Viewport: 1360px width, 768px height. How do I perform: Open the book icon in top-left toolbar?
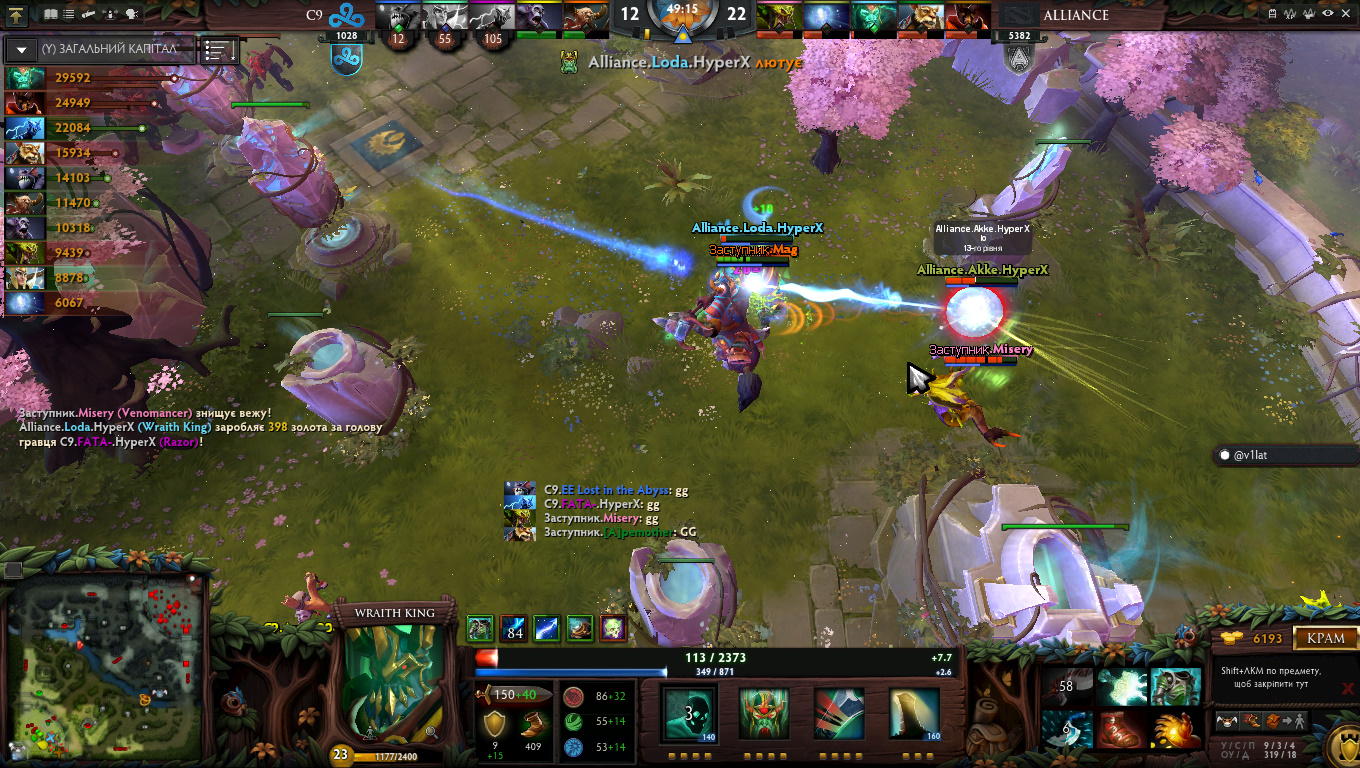coord(51,15)
